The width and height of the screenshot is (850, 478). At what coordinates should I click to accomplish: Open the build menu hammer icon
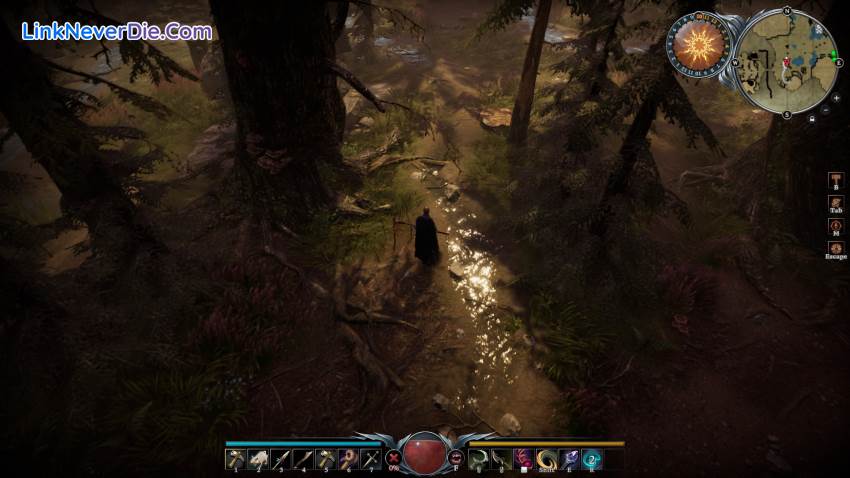click(x=835, y=179)
